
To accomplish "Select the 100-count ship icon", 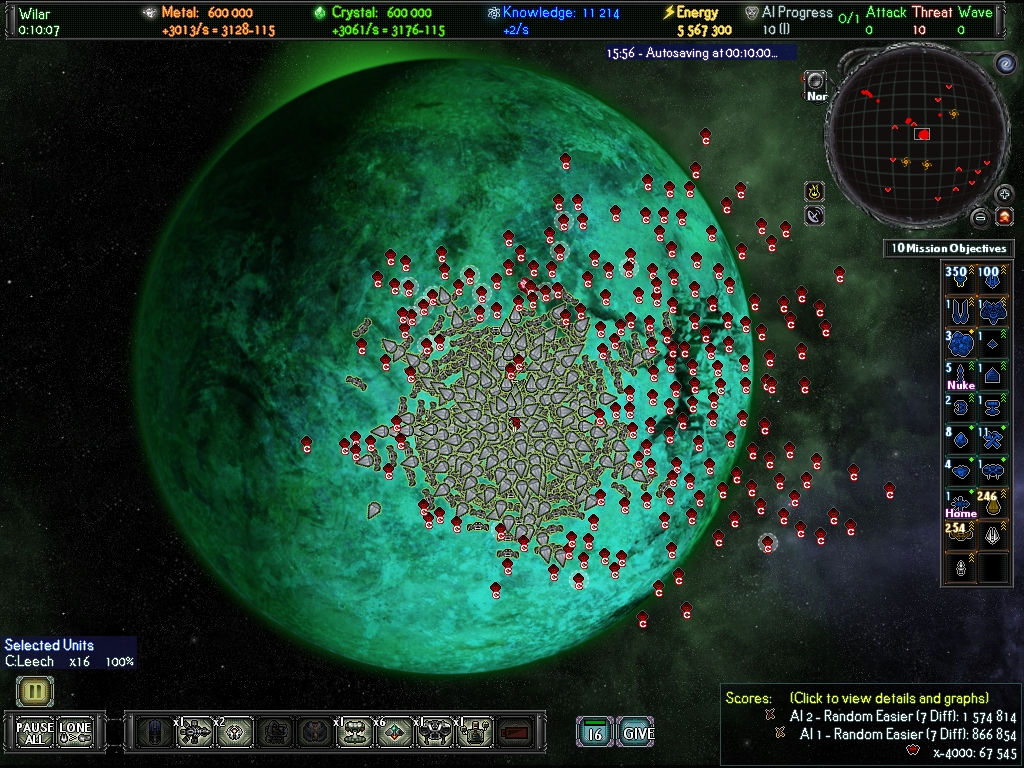I will tap(993, 278).
